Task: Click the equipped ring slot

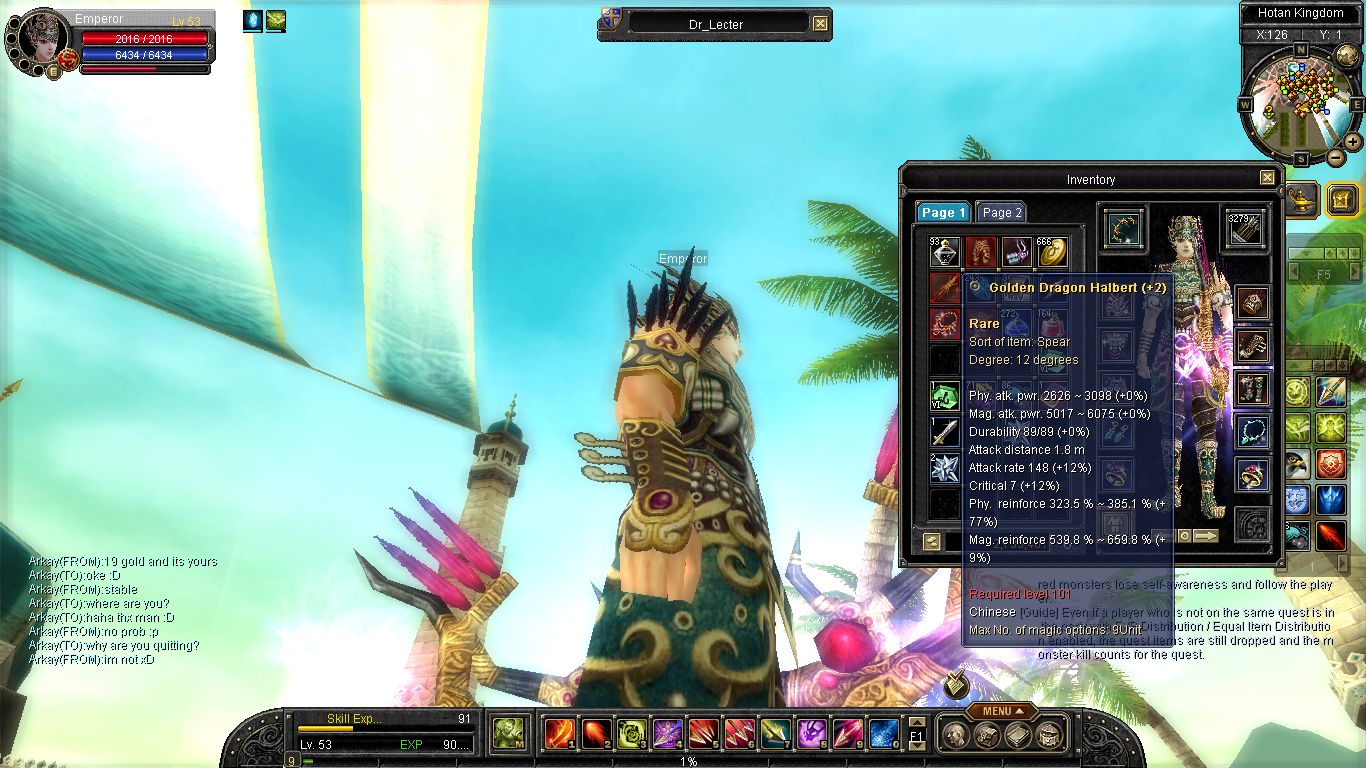Action: [x=1252, y=474]
